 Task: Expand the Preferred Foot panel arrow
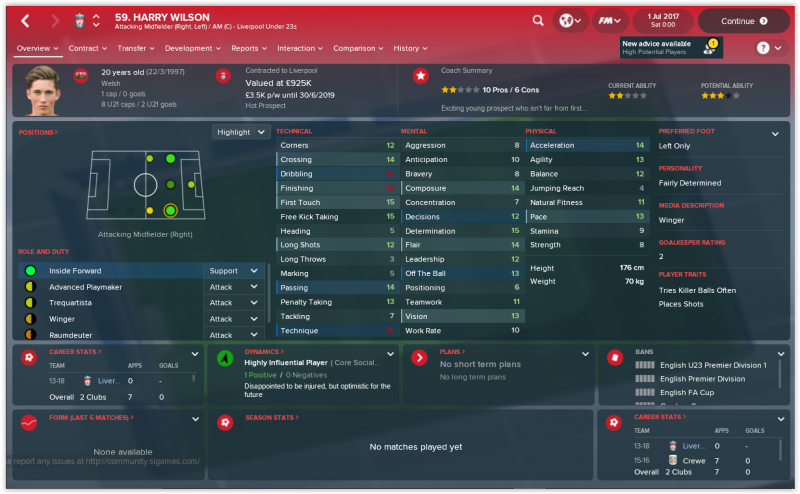pos(774,134)
